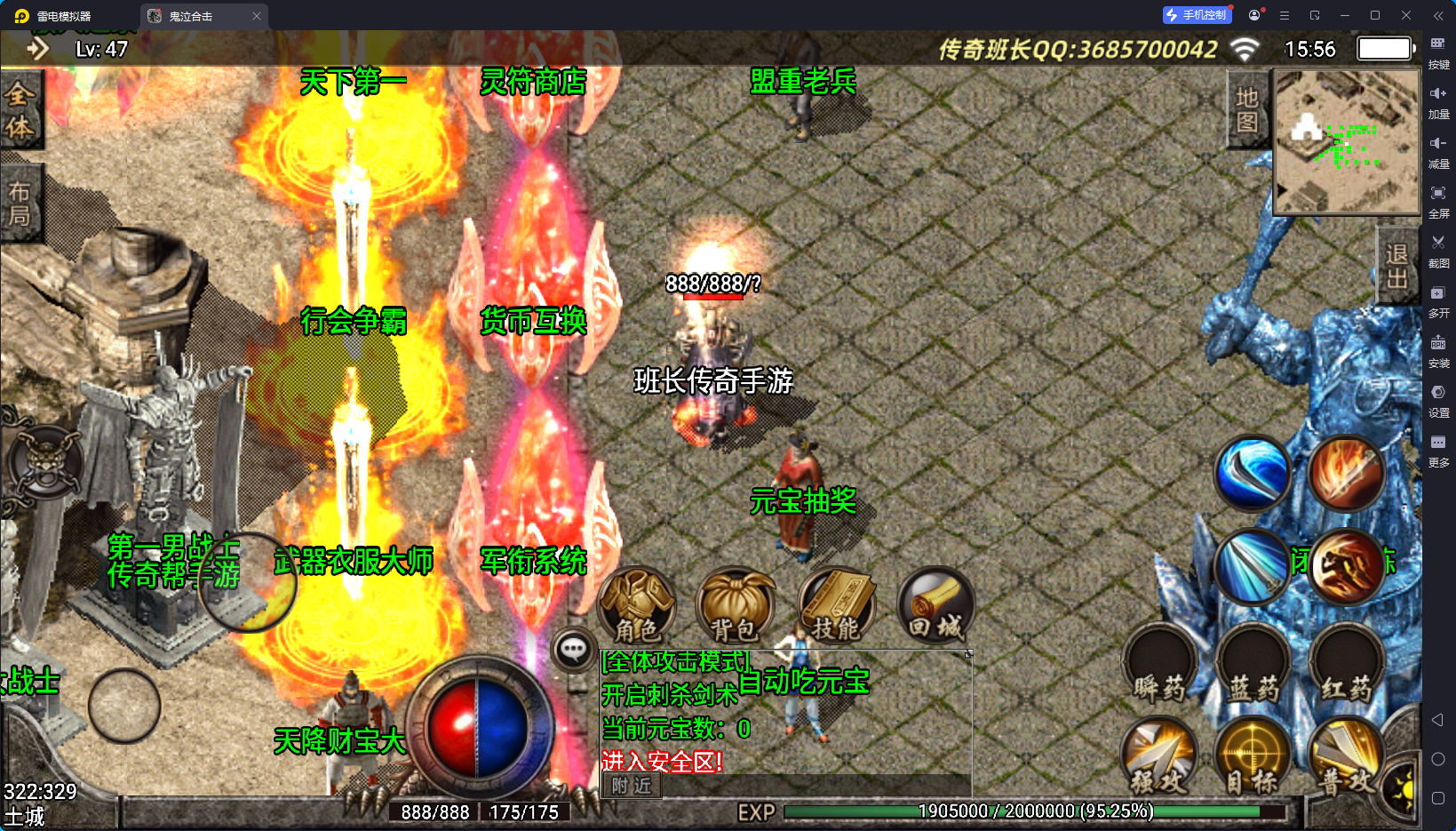The height and width of the screenshot is (831, 1456).
Task: Select the 目标 target button
Action: pyautogui.click(x=1253, y=757)
